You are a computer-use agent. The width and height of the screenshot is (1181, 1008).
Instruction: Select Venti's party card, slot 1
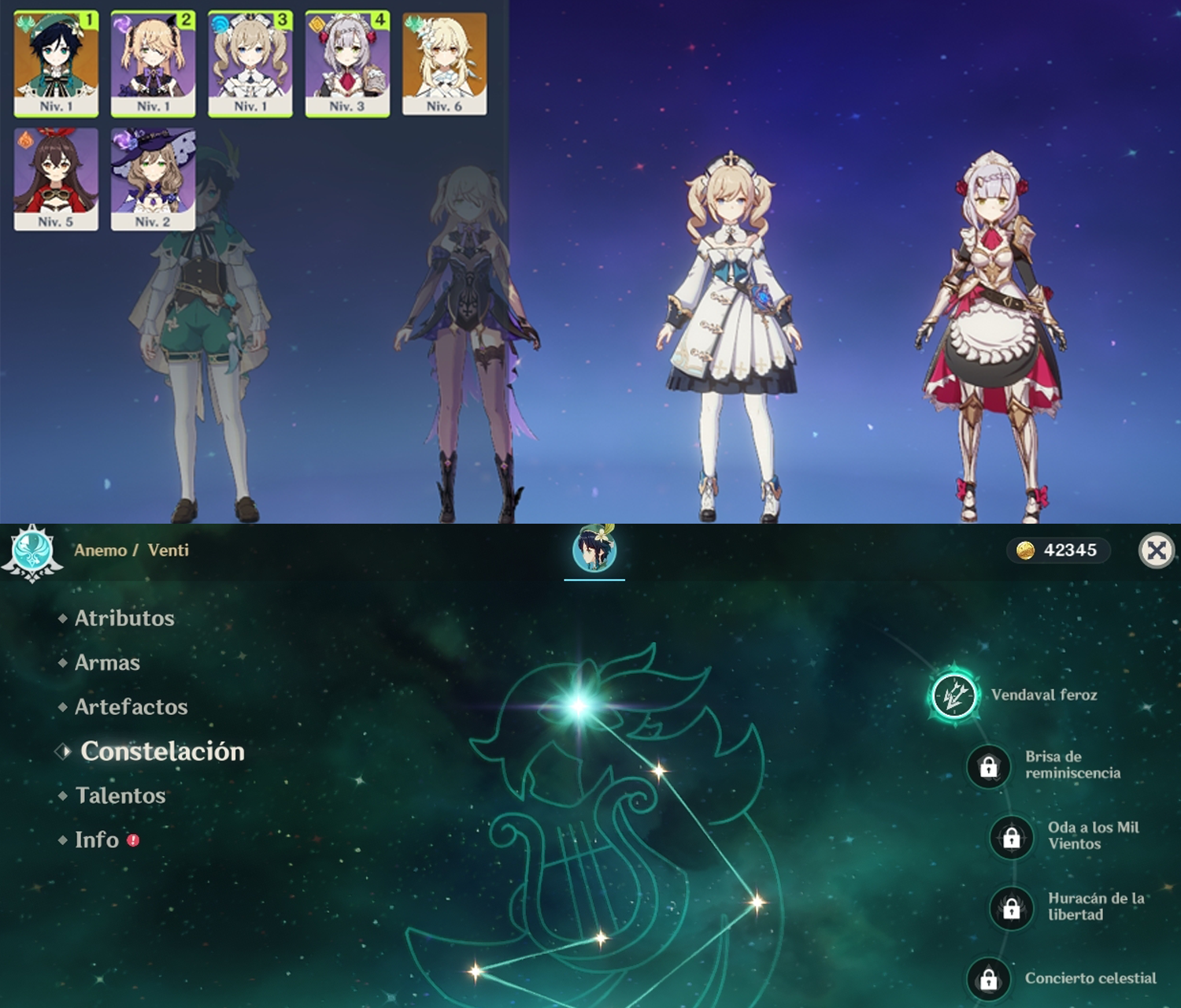click(56, 64)
